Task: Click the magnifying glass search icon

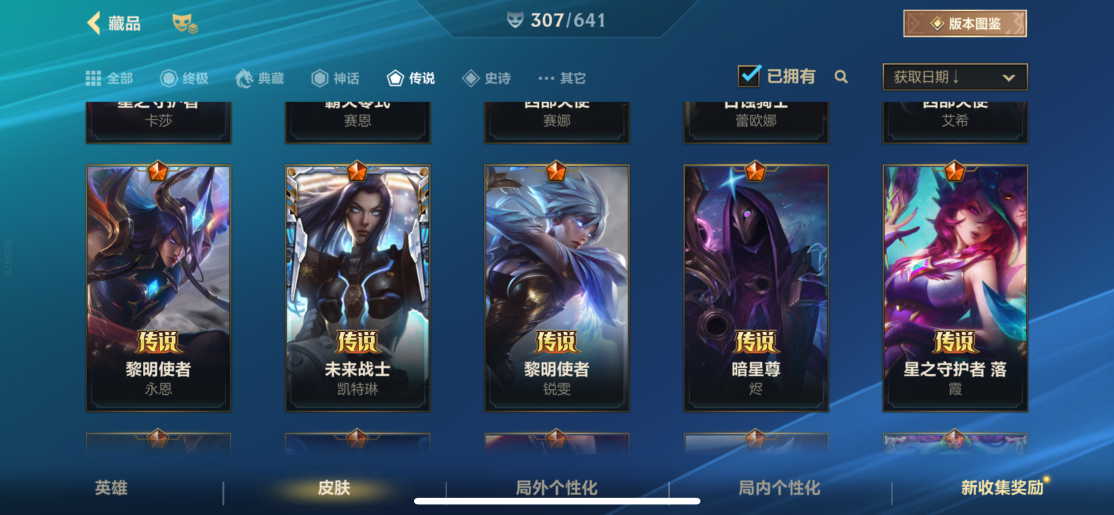Action: (841, 77)
